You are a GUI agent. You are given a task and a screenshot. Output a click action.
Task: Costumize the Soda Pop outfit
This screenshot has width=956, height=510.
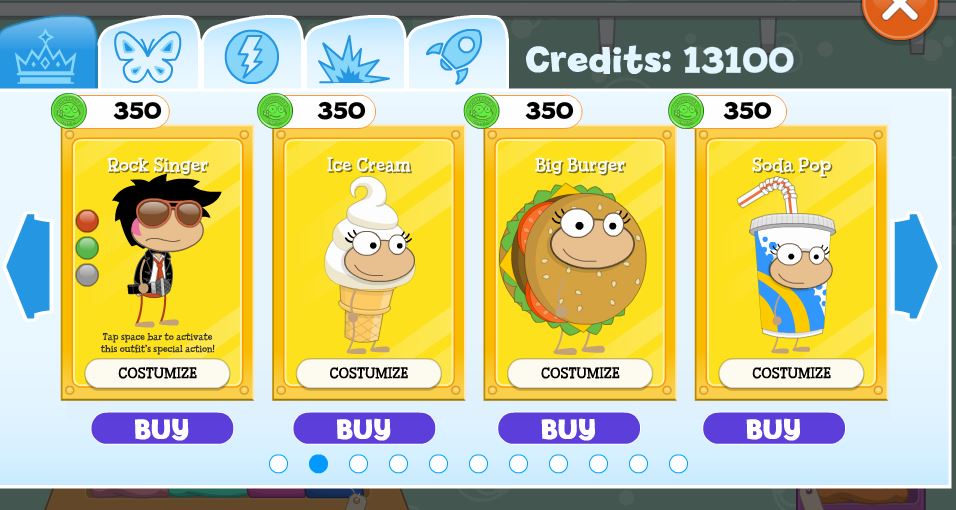click(x=791, y=373)
